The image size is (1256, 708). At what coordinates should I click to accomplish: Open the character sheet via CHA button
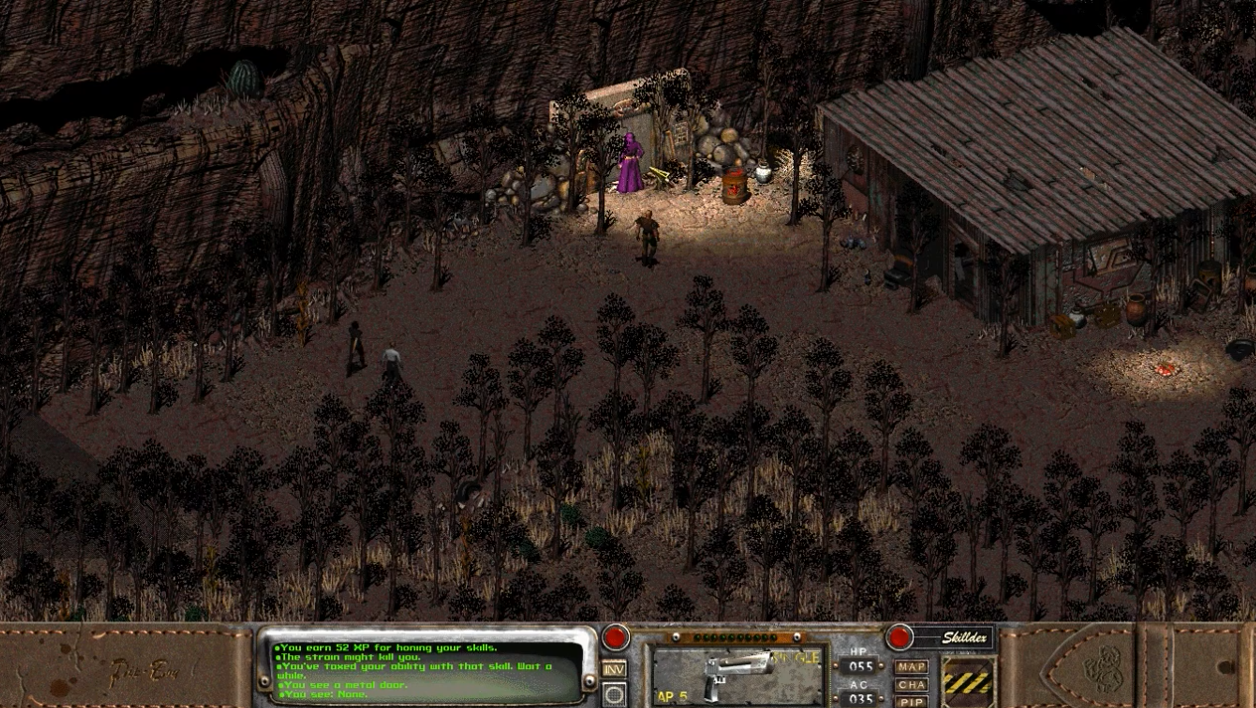pyautogui.click(x=911, y=685)
